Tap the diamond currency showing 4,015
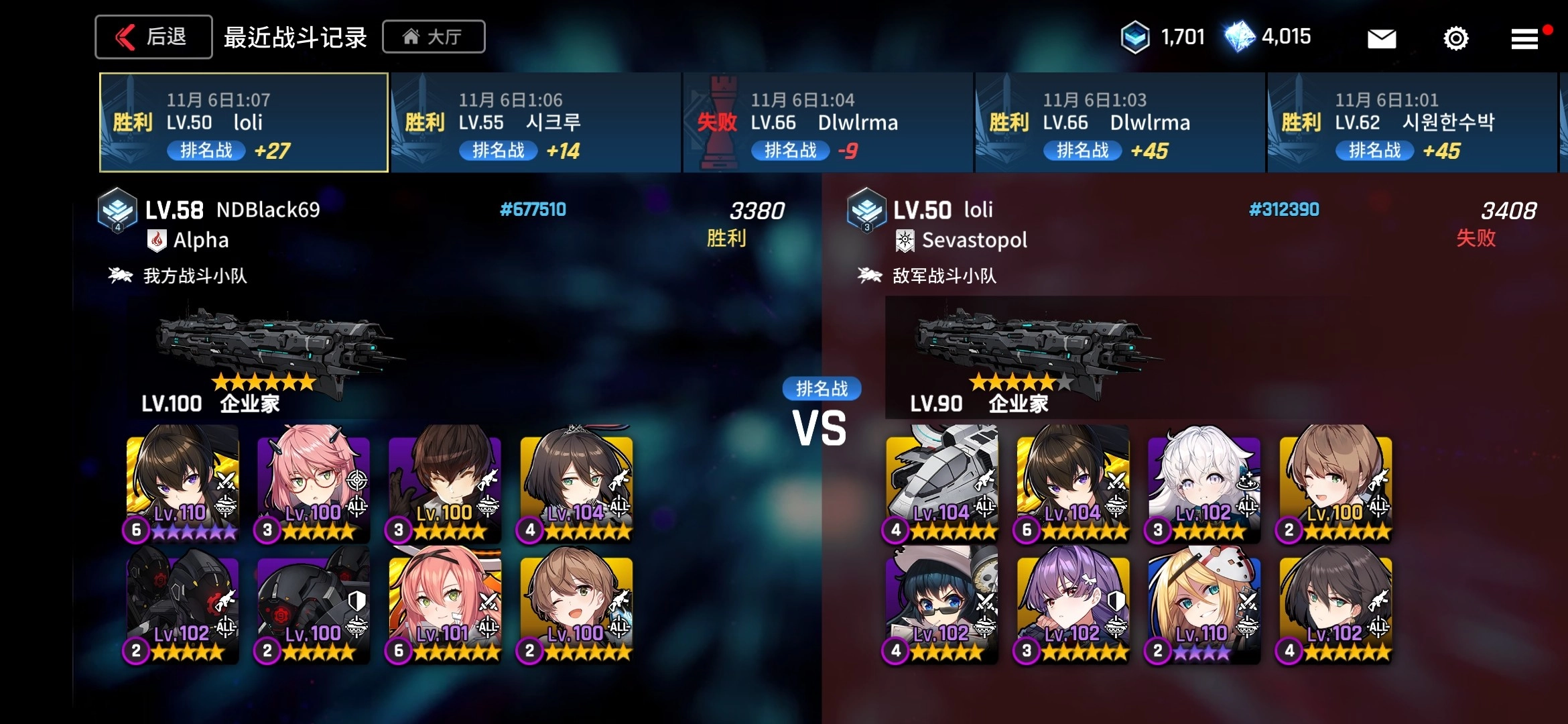 click(x=1239, y=37)
